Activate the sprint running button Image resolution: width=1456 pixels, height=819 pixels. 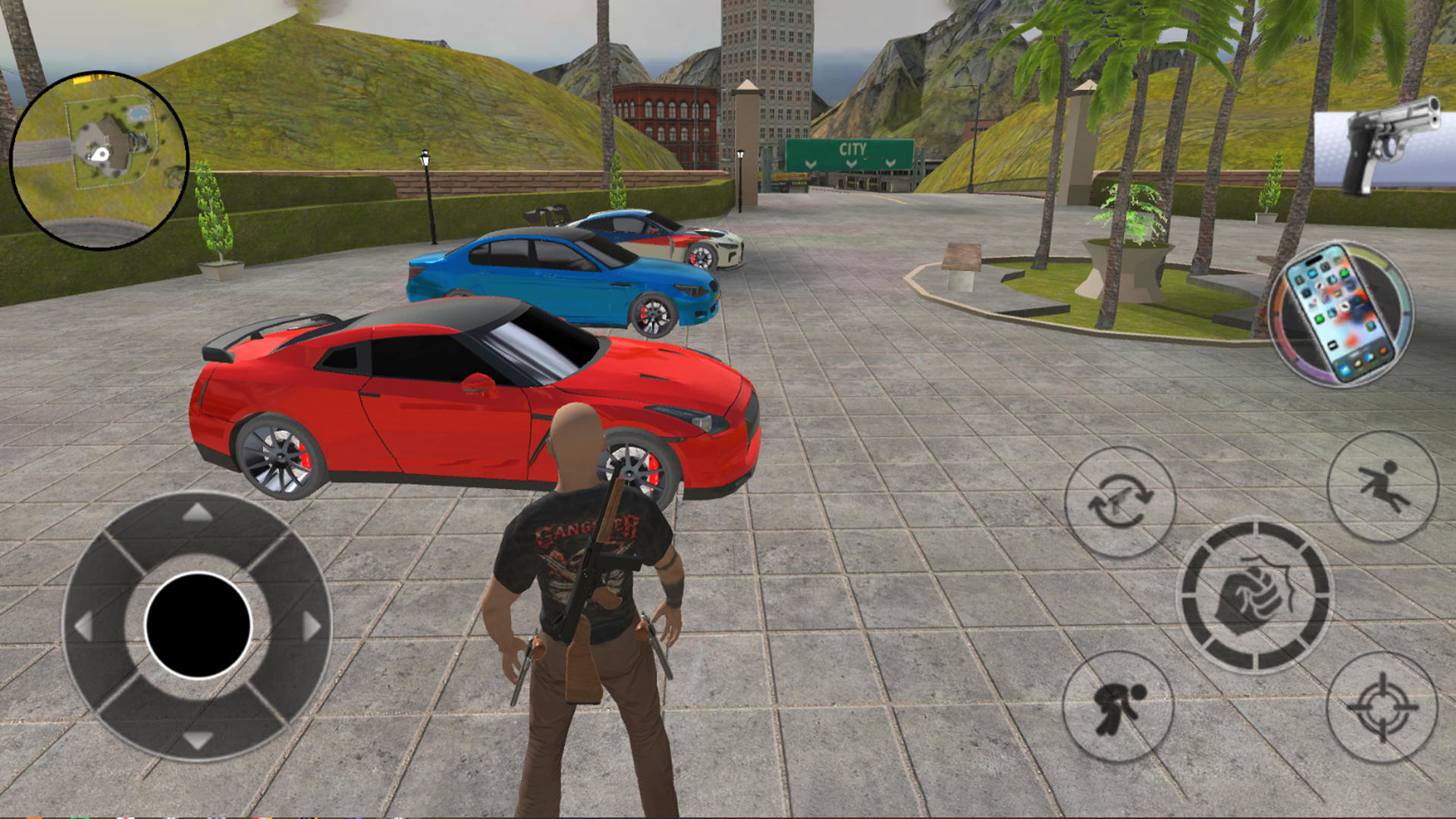click(x=1382, y=486)
